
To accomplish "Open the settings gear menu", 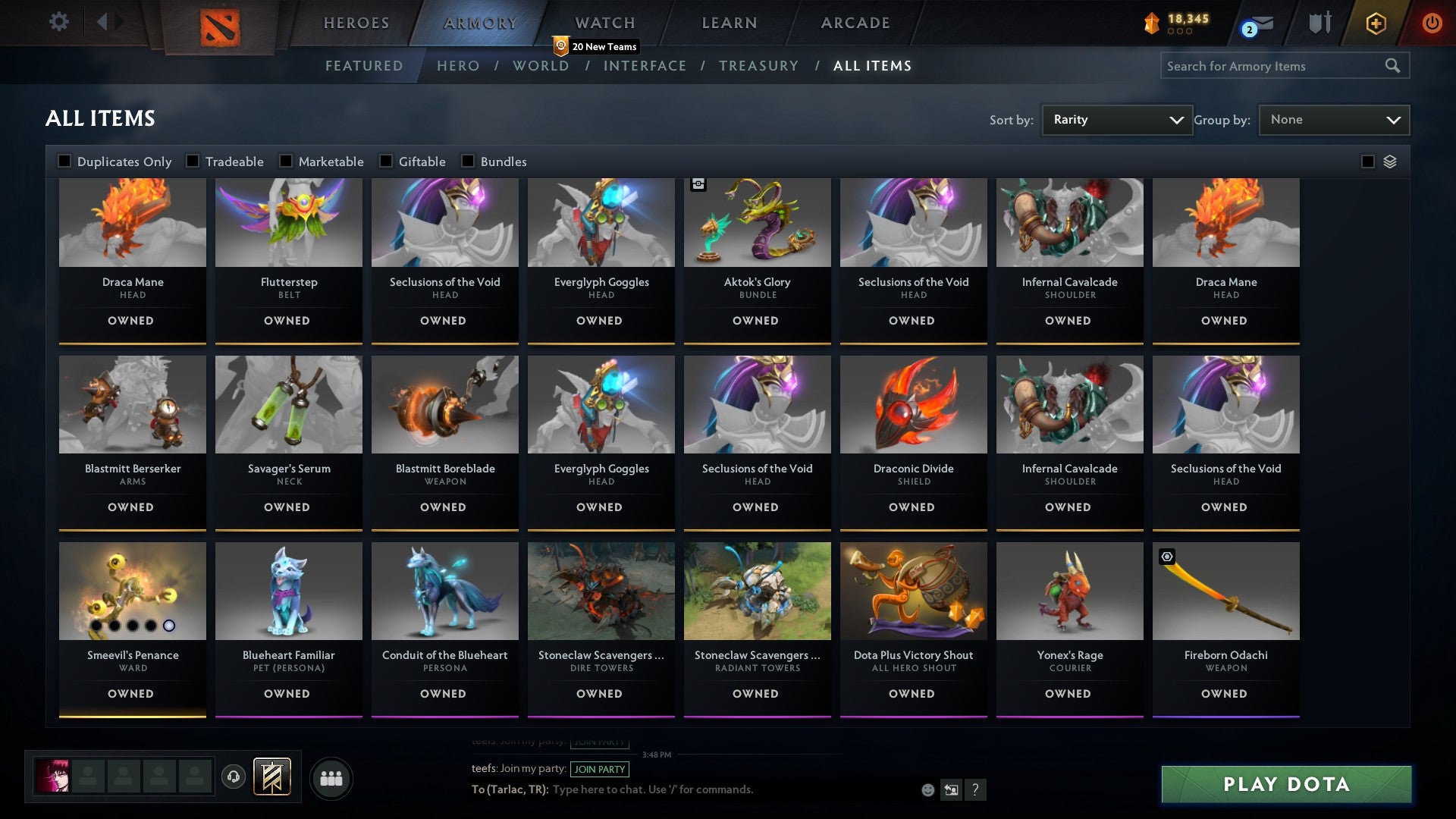I will (58, 22).
